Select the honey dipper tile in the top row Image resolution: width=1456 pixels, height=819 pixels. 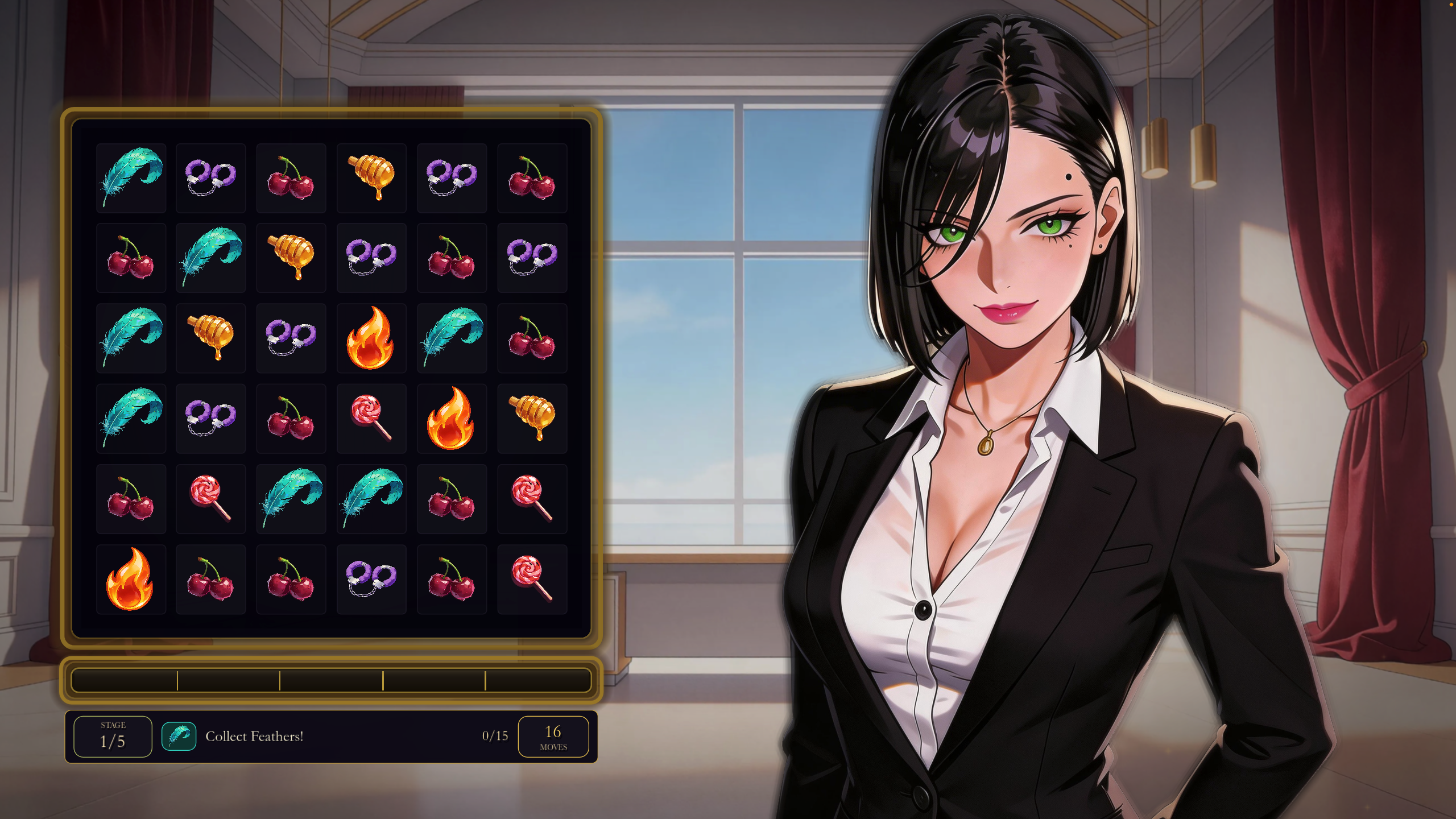(x=371, y=177)
